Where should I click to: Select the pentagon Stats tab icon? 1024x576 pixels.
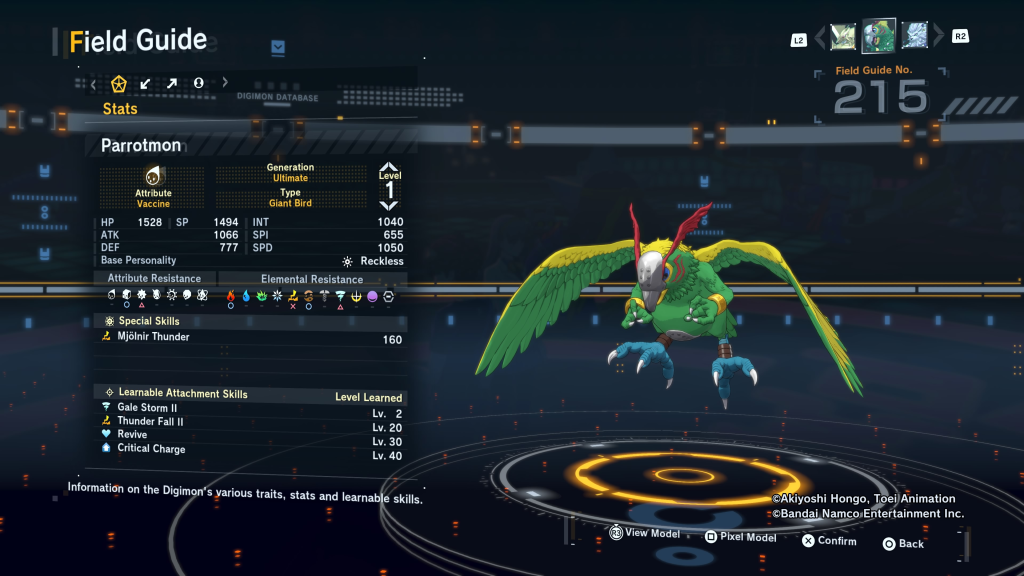pos(119,83)
